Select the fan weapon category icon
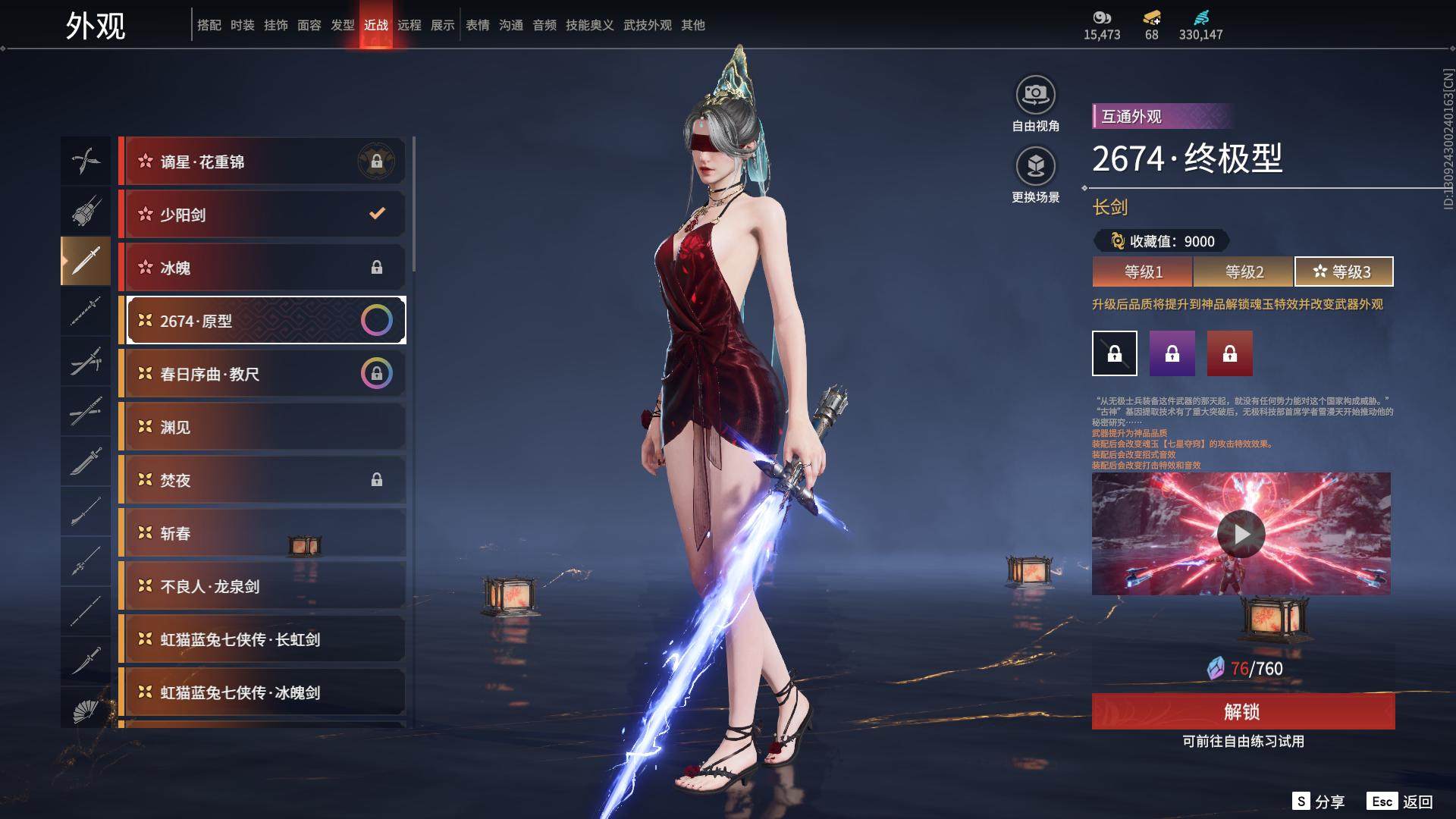 (x=86, y=710)
